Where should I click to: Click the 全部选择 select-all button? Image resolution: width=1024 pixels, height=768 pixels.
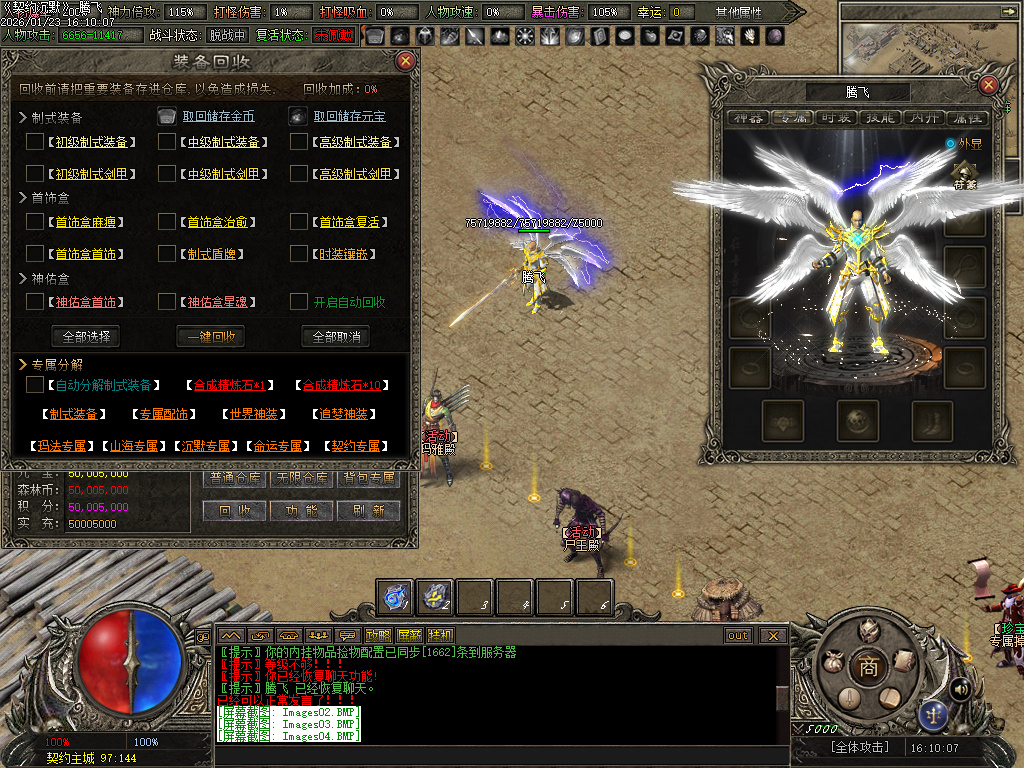[x=85, y=336]
